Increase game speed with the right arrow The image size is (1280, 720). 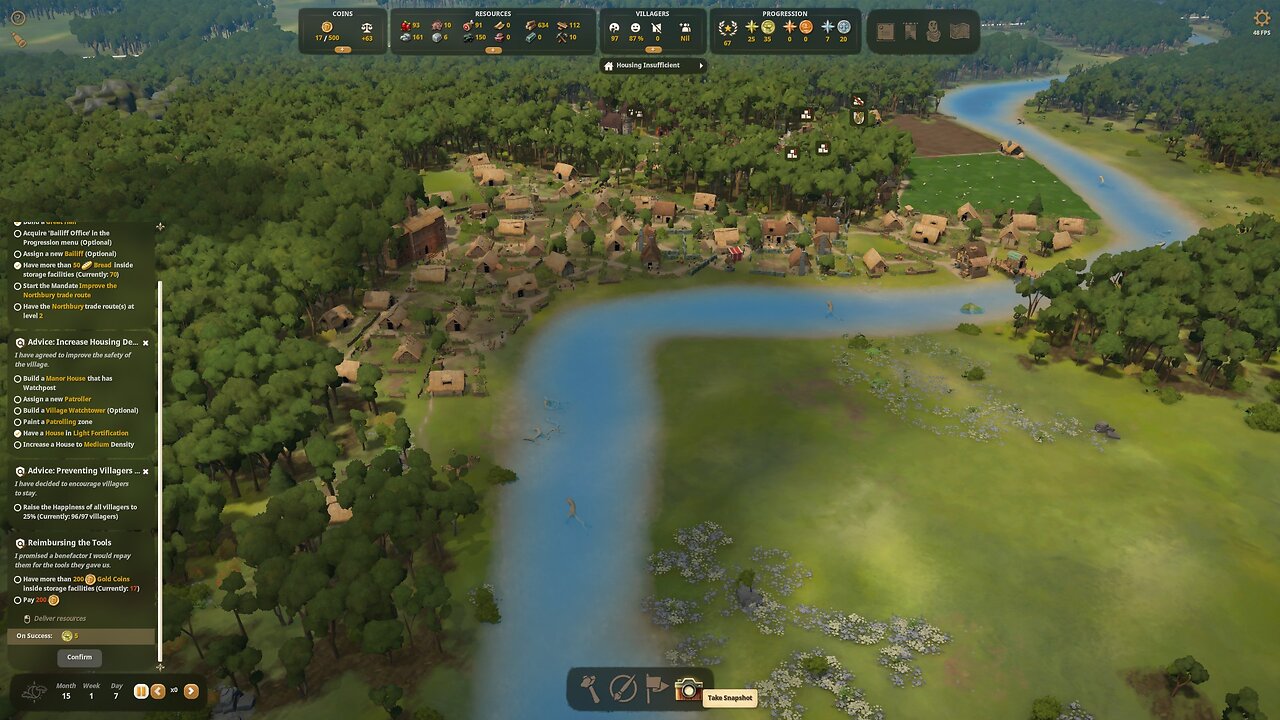(191, 691)
